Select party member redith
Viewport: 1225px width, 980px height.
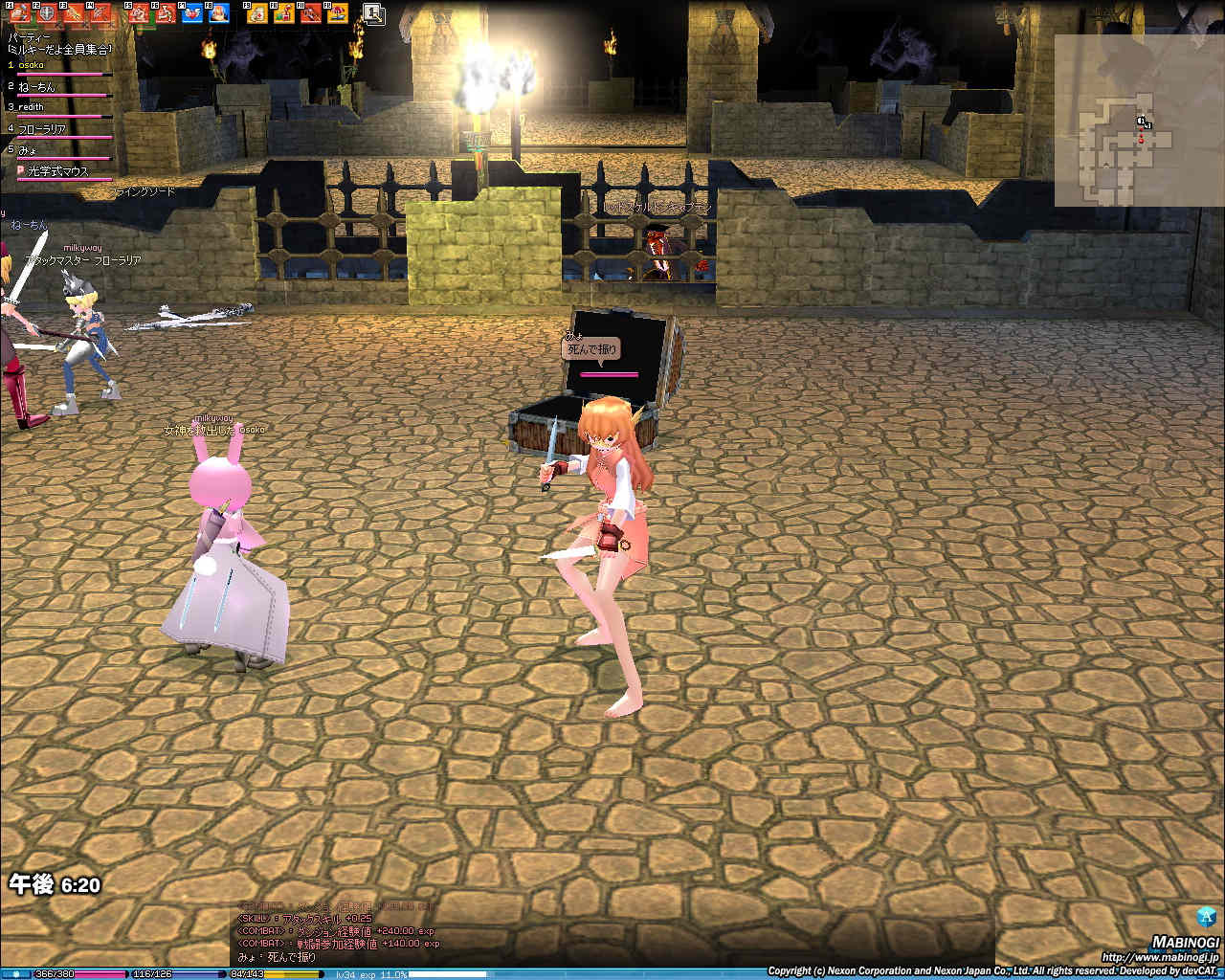tap(31, 107)
